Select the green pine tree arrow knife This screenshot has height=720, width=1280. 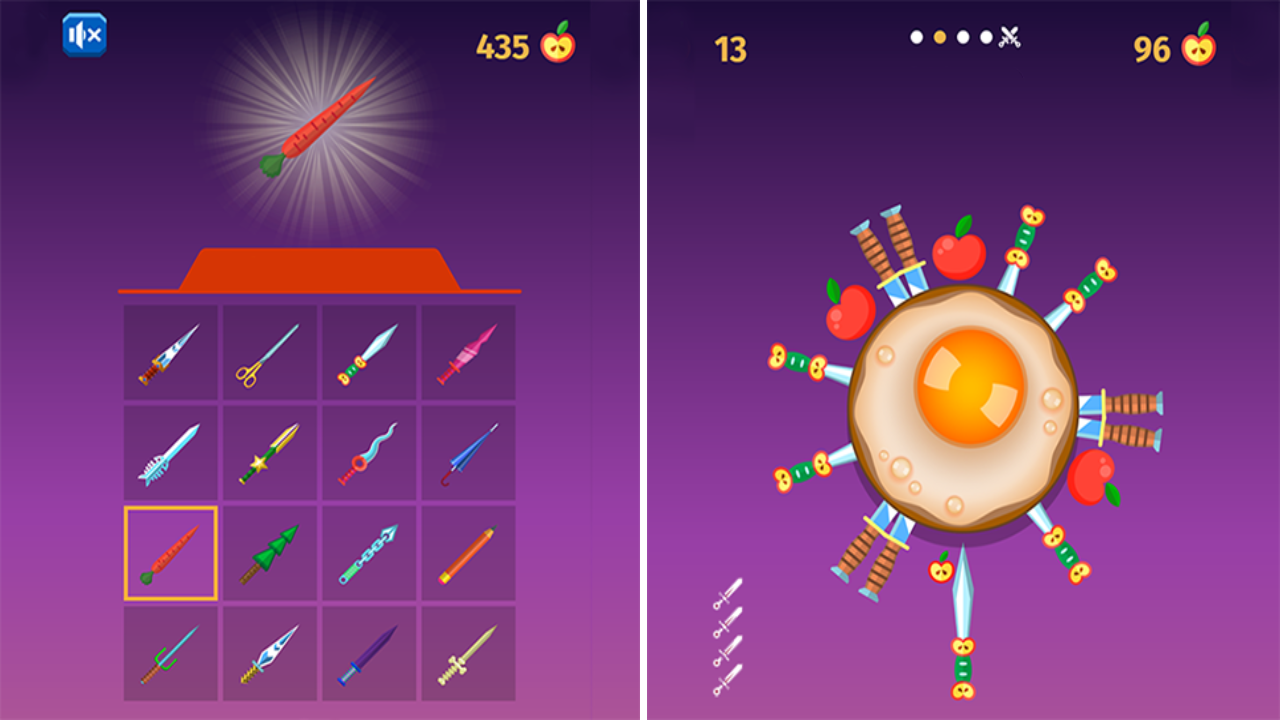click(x=268, y=552)
